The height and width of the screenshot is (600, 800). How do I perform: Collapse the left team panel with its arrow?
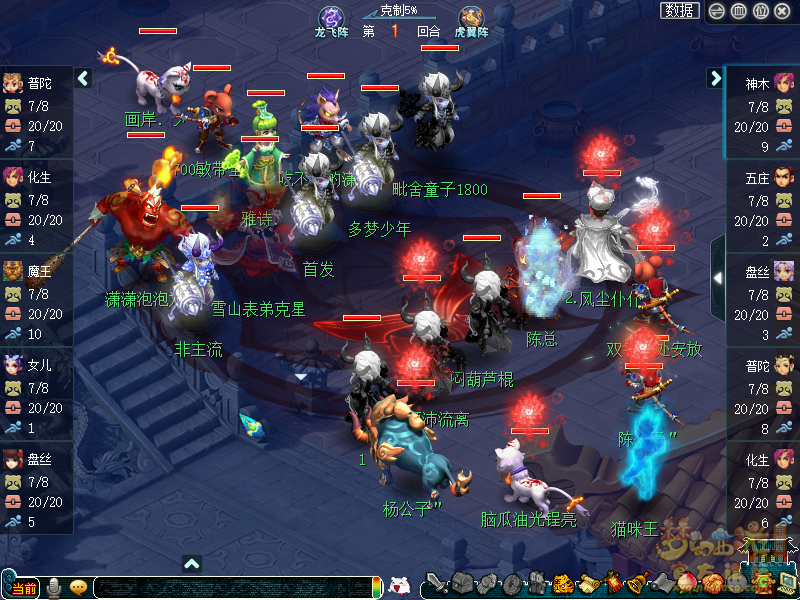(x=83, y=78)
